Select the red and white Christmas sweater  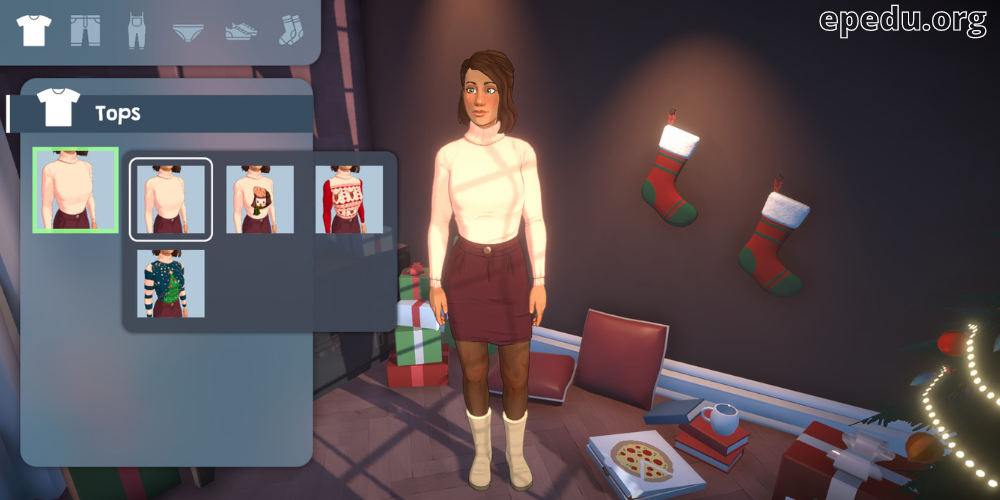349,199
